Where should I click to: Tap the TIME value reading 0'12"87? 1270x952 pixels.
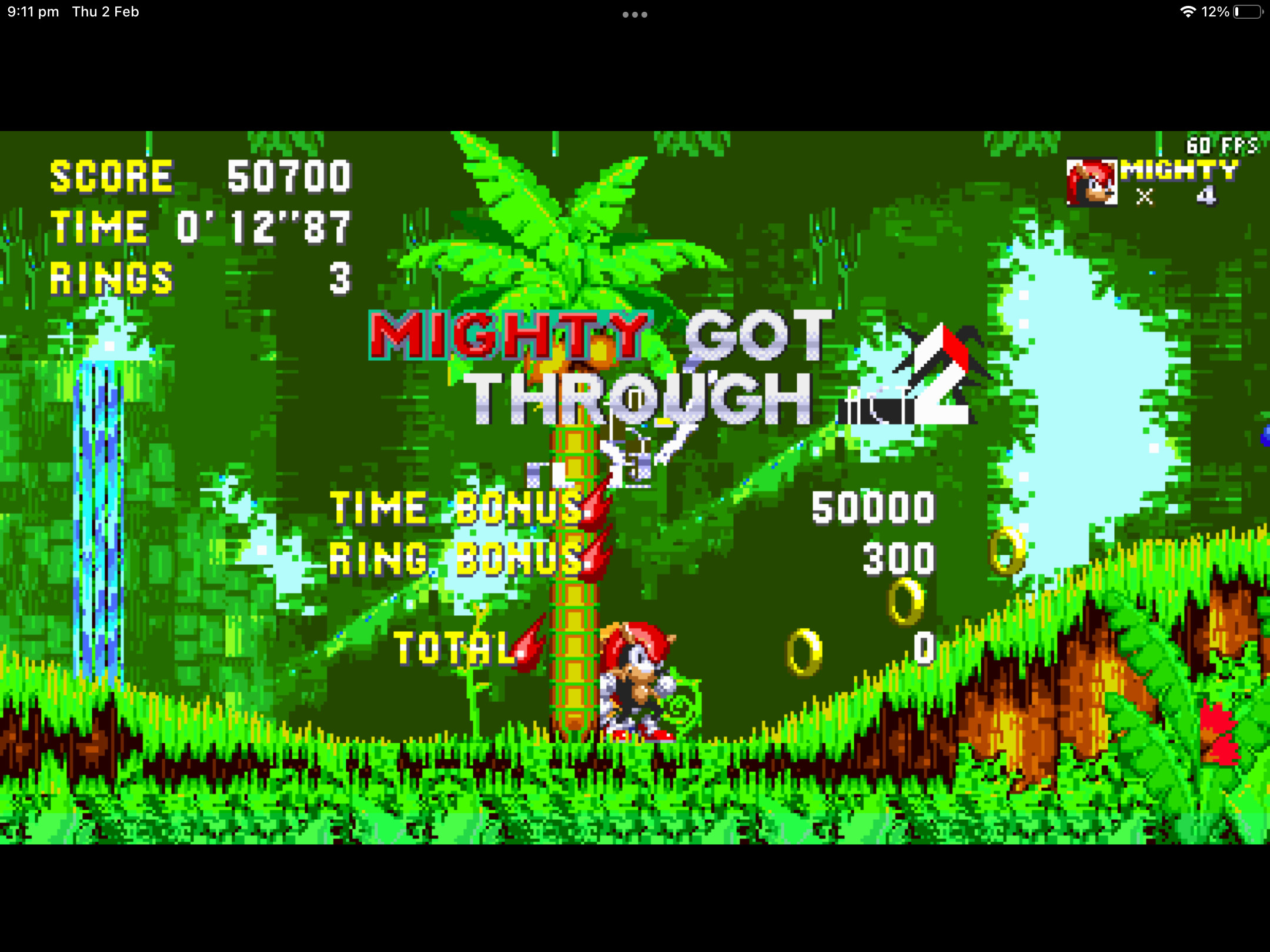(x=265, y=226)
